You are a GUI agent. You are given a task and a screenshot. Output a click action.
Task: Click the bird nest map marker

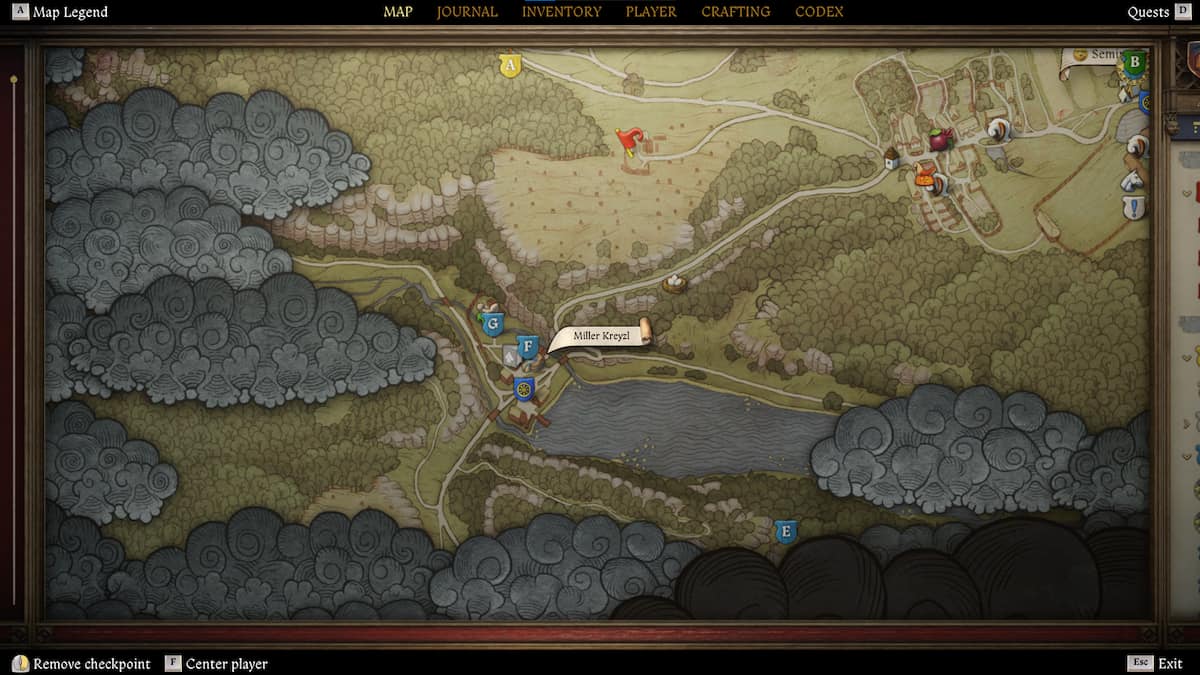pos(675,284)
